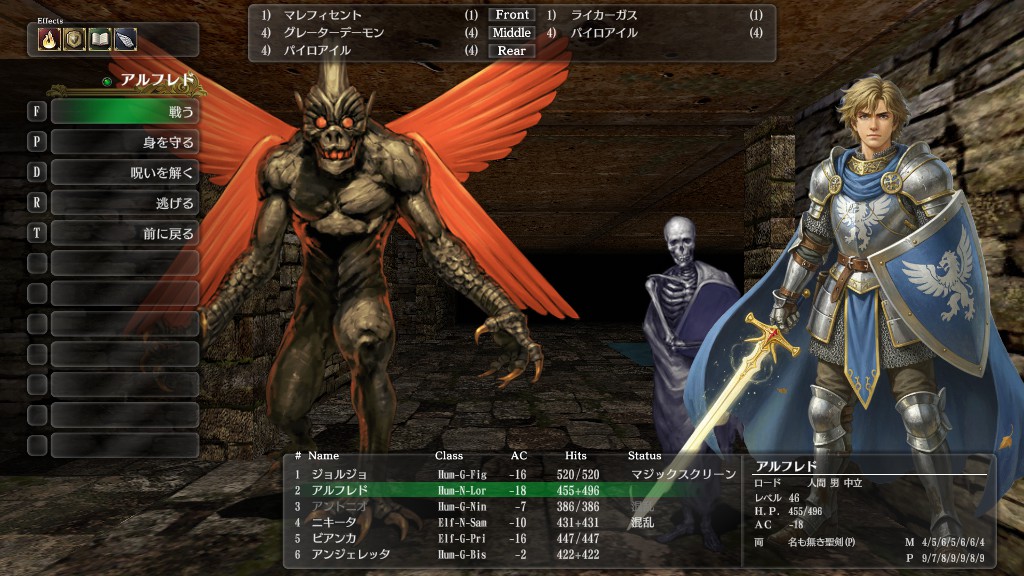Select the Front row button
This screenshot has width=1024, height=576.
coord(511,15)
